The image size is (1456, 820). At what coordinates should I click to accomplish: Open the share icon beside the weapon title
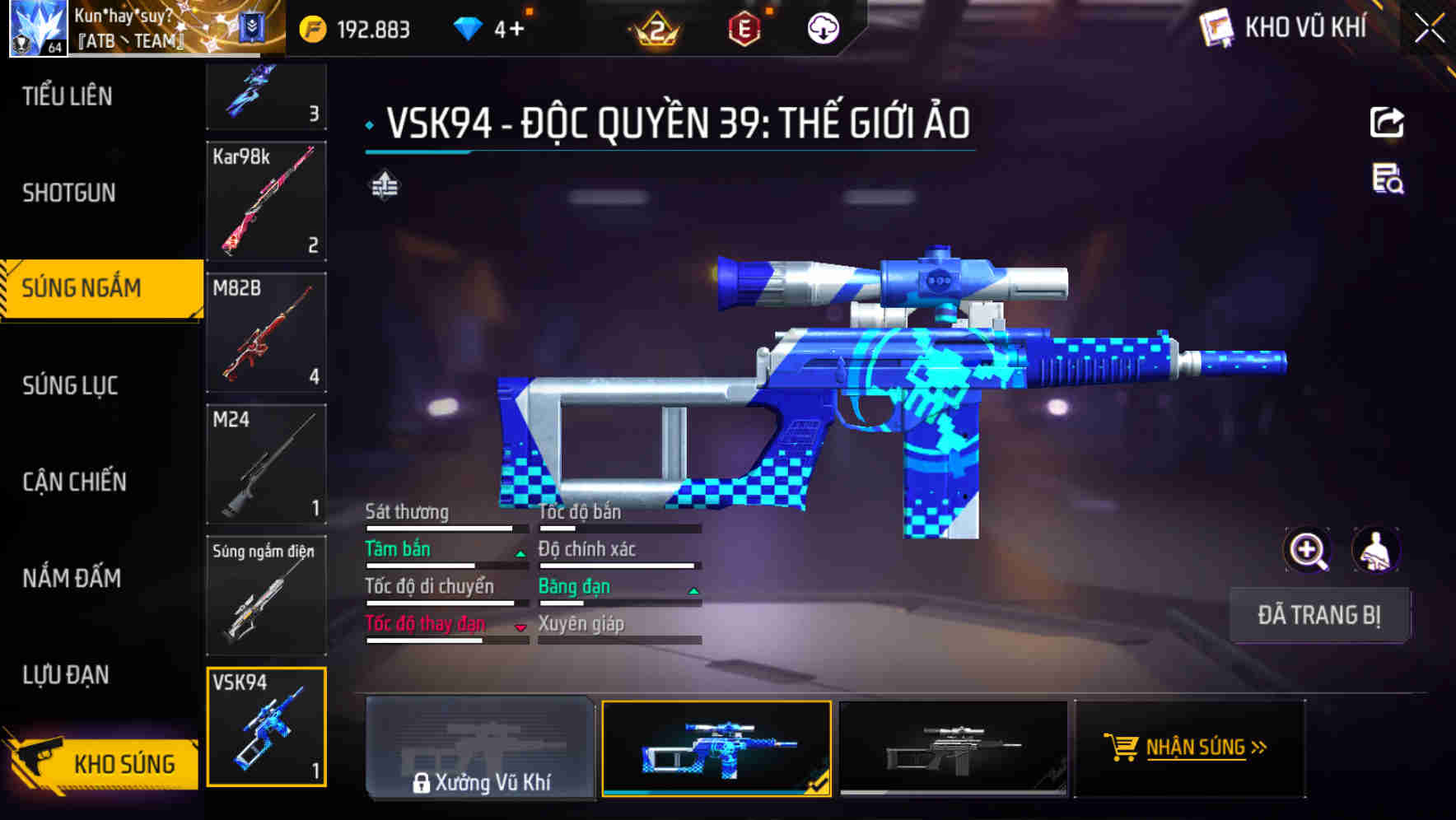pos(1388,120)
